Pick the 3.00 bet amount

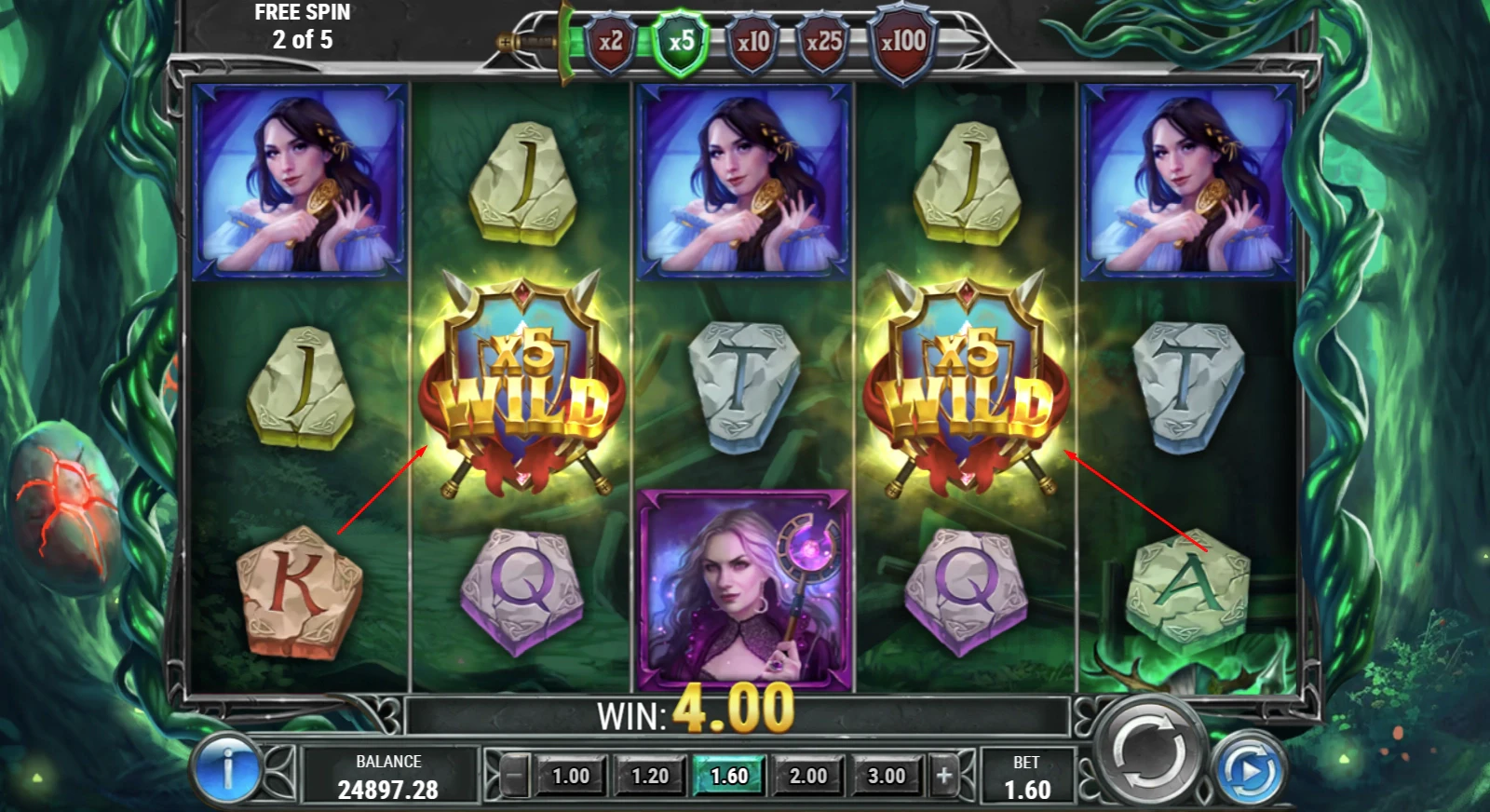click(887, 776)
